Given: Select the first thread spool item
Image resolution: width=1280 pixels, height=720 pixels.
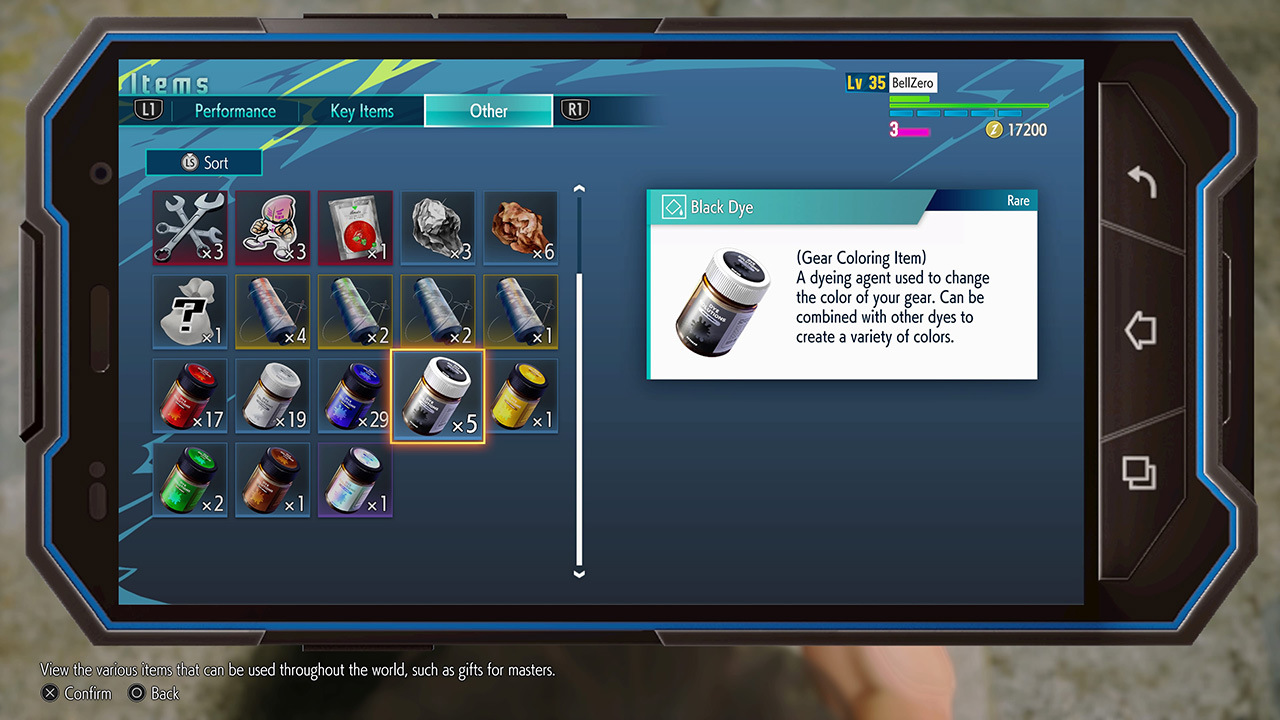Looking at the screenshot, I should click(x=272, y=312).
